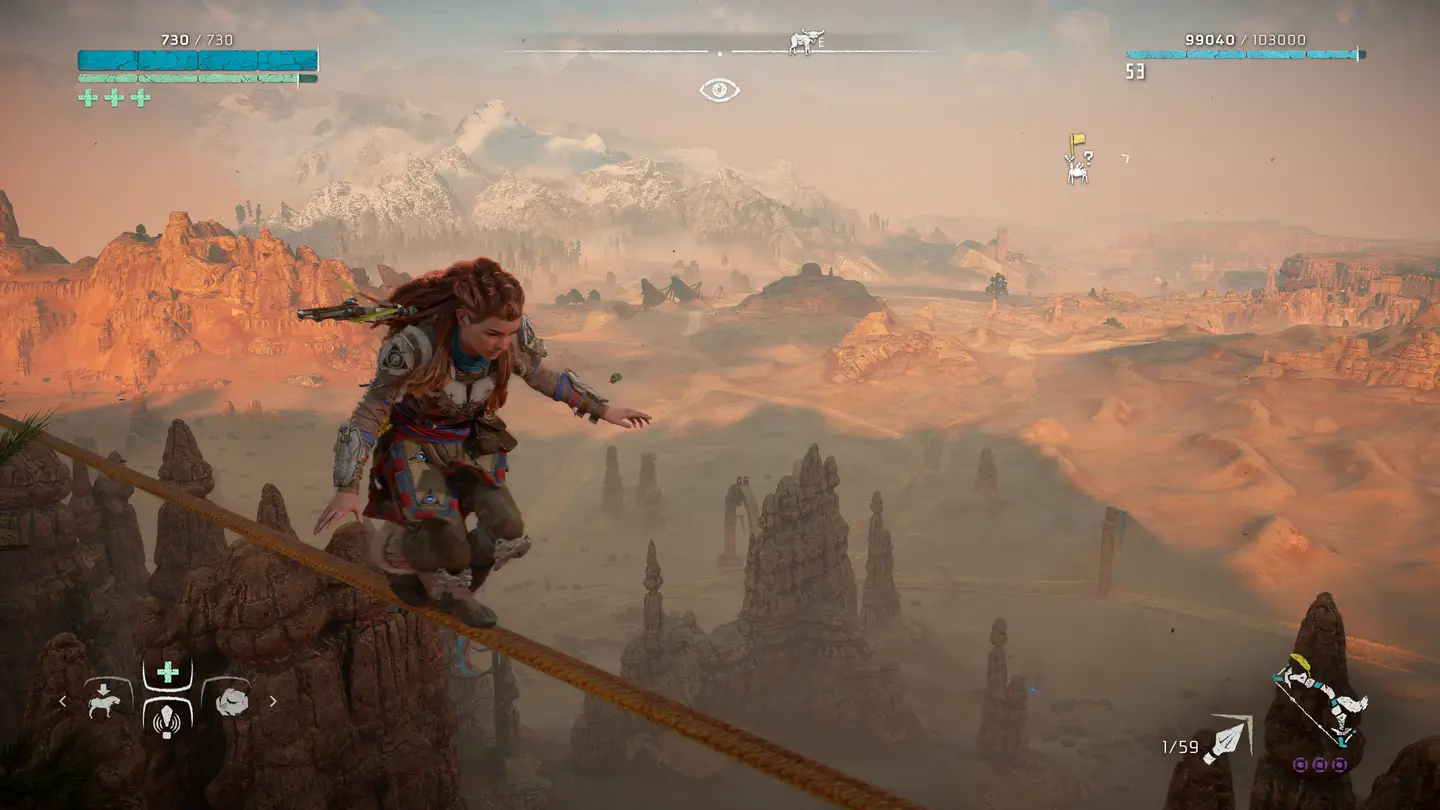The height and width of the screenshot is (810, 1440).
Task: Cycle tools with the left arrow
Action: [x=63, y=701]
